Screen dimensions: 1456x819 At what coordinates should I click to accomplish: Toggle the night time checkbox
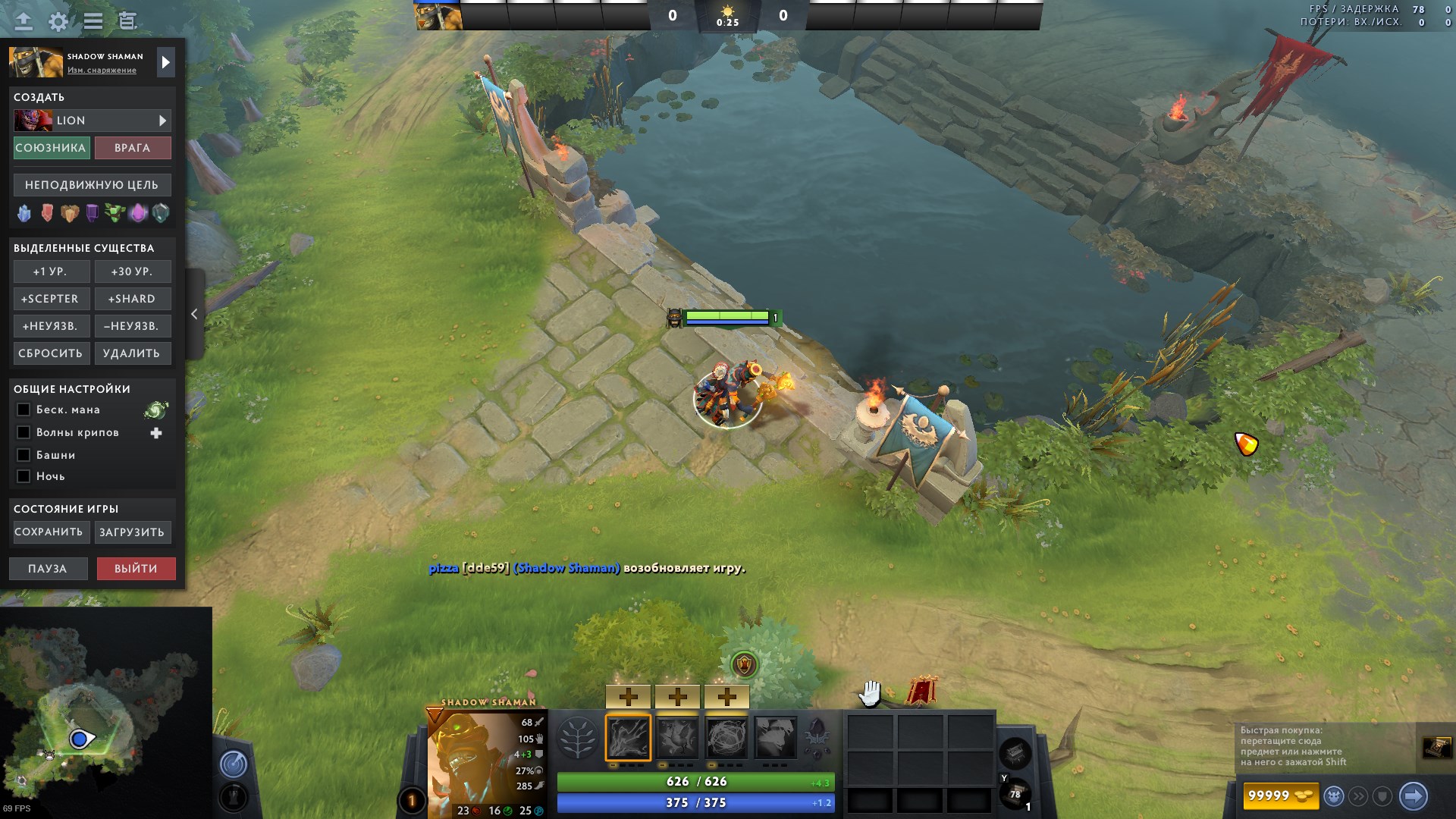pos(24,476)
